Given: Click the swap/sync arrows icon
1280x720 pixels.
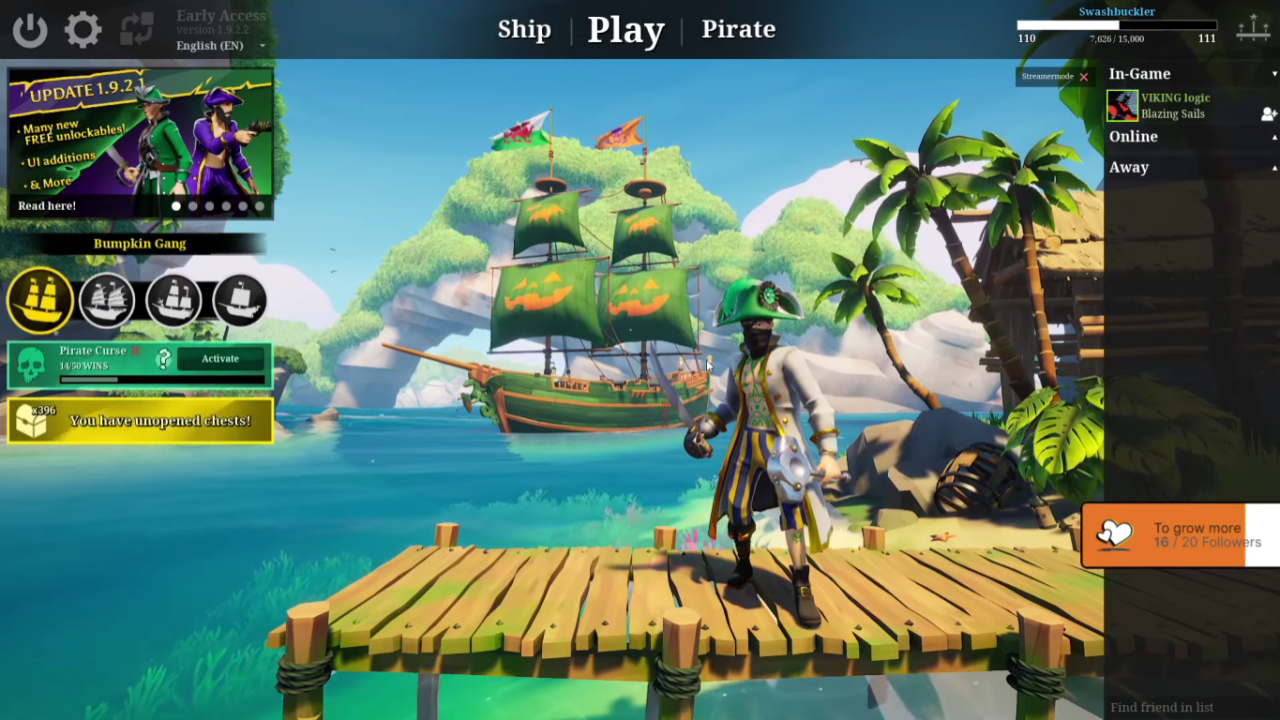Looking at the screenshot, I should [x=137, y=29].
